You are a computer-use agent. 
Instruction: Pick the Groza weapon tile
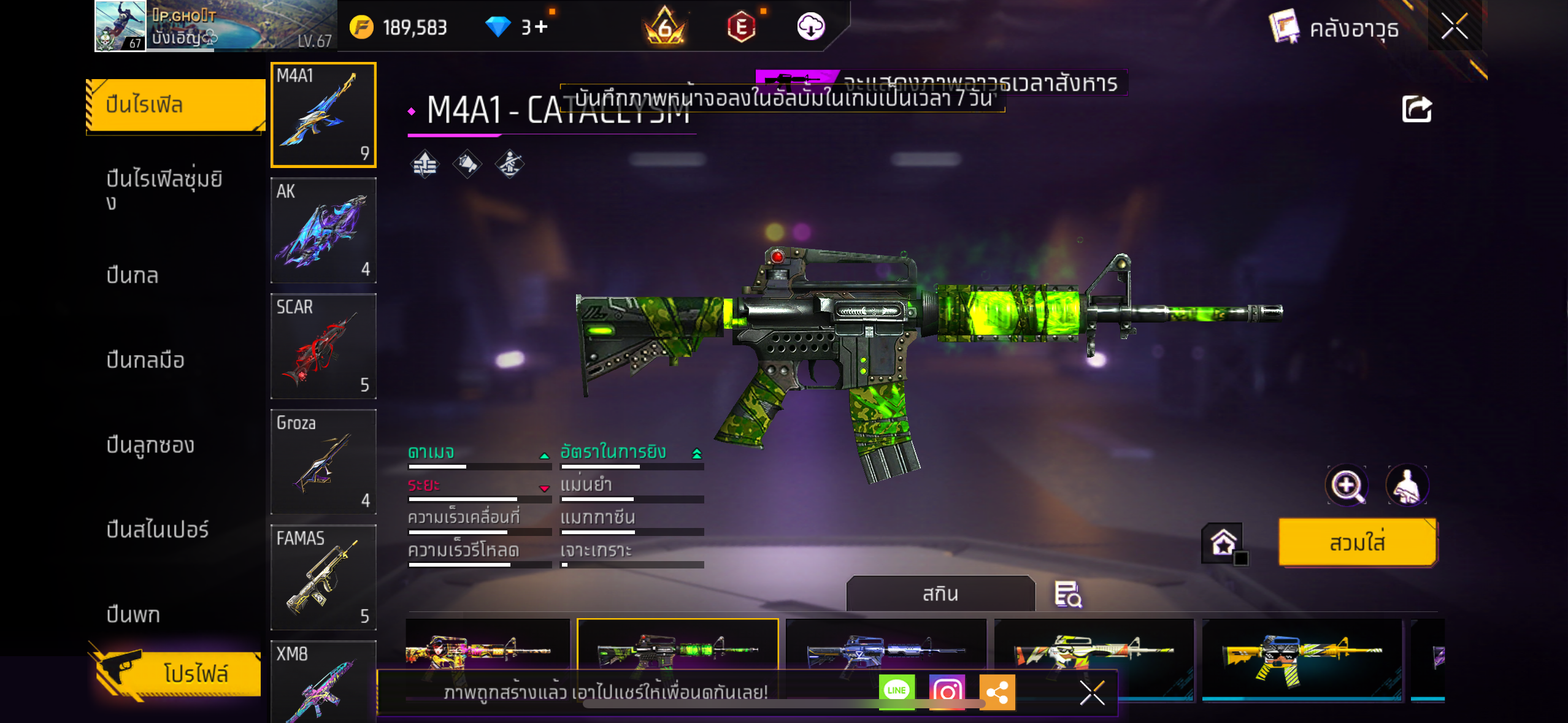click(323, 461)
